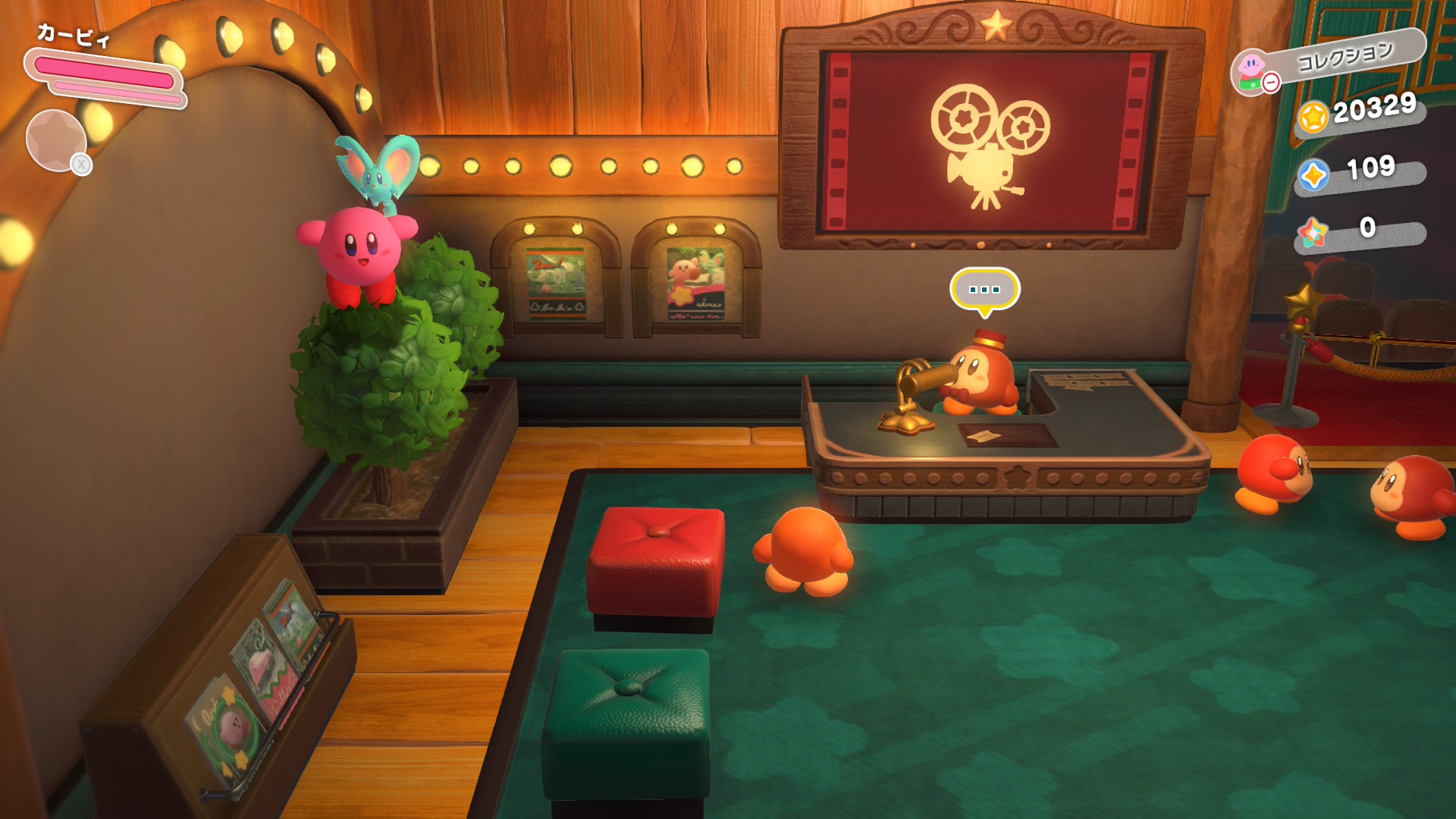This screenshot has height=819, width=1456.
Task: Select the empty star copy ability slot
Action: (x=56, y=140)
